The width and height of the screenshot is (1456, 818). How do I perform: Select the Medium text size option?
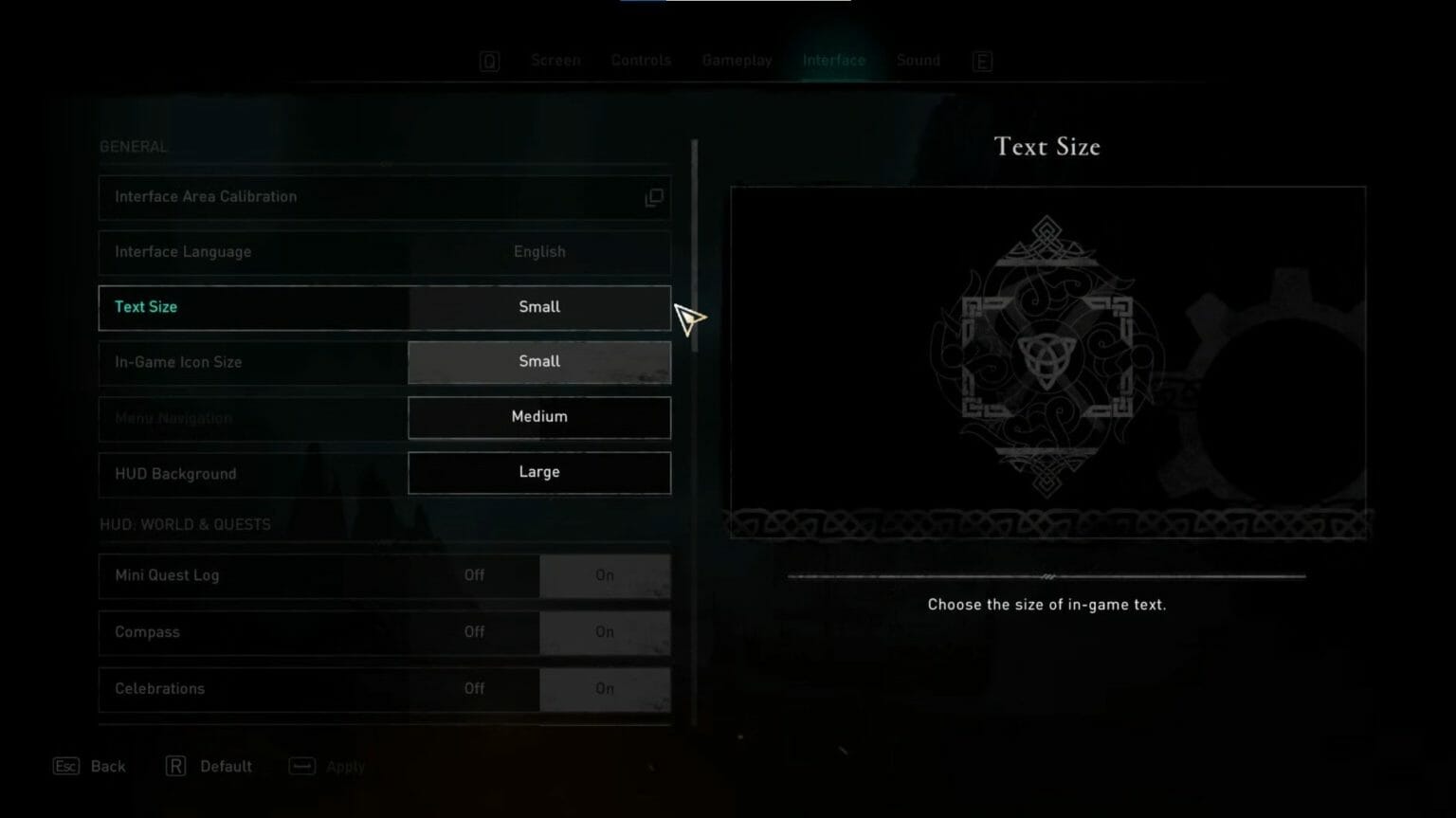[539, 417]
